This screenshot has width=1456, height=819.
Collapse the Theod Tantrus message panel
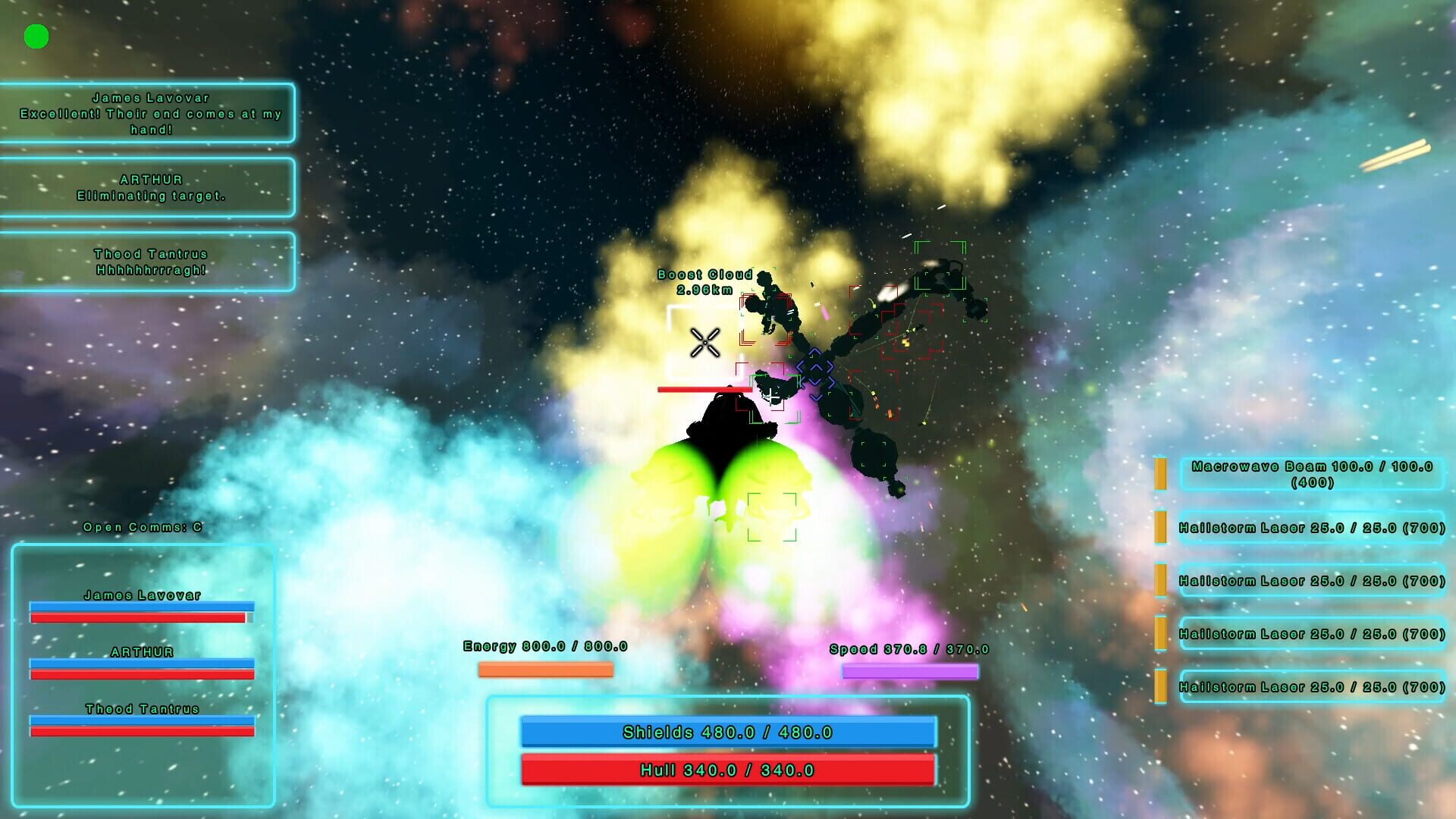tap(148, 260)
